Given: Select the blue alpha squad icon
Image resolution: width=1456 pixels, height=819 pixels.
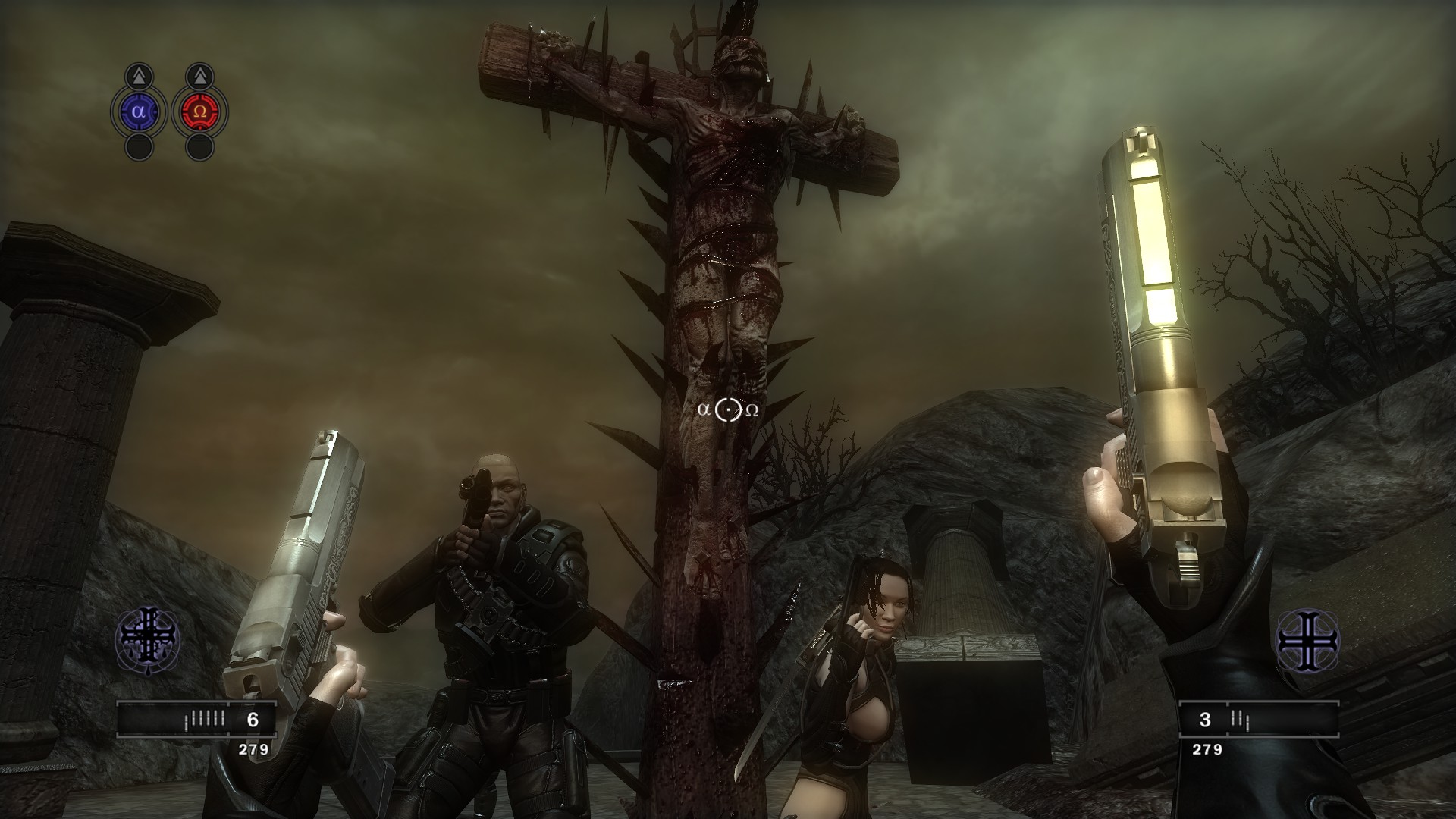Looking at the screenshot, I should click(138, 111).
